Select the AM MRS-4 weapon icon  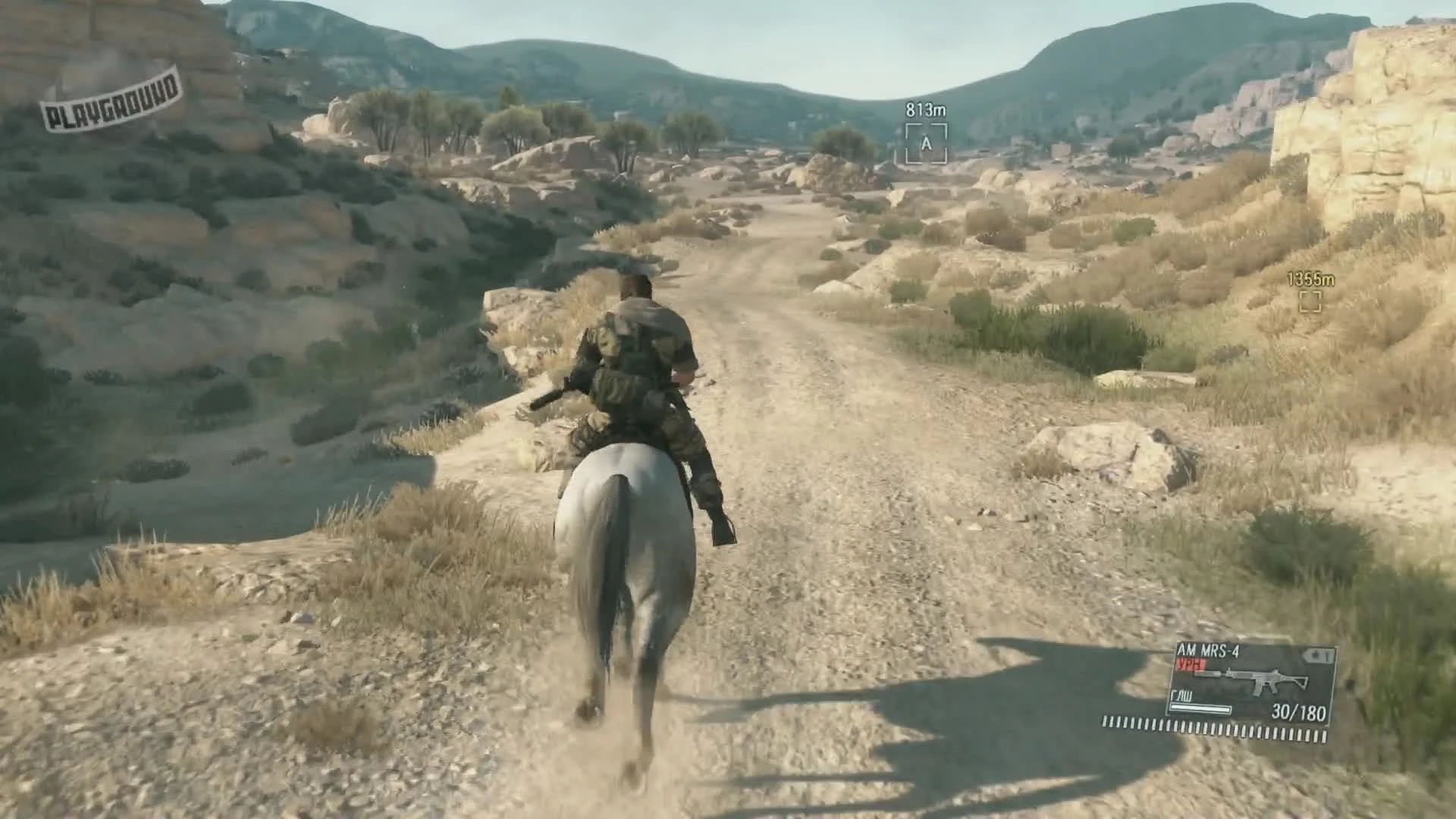(x=1210, y=651)
